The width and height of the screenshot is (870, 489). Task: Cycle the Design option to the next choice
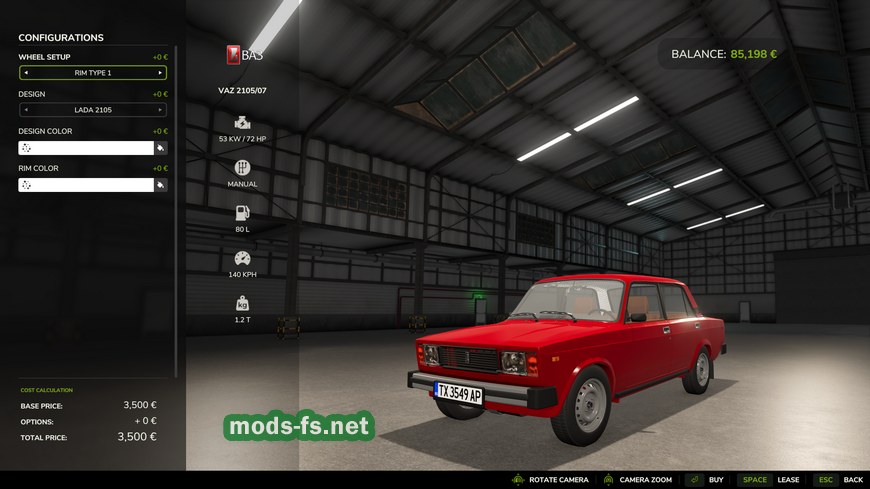click(x=160, y=110)
